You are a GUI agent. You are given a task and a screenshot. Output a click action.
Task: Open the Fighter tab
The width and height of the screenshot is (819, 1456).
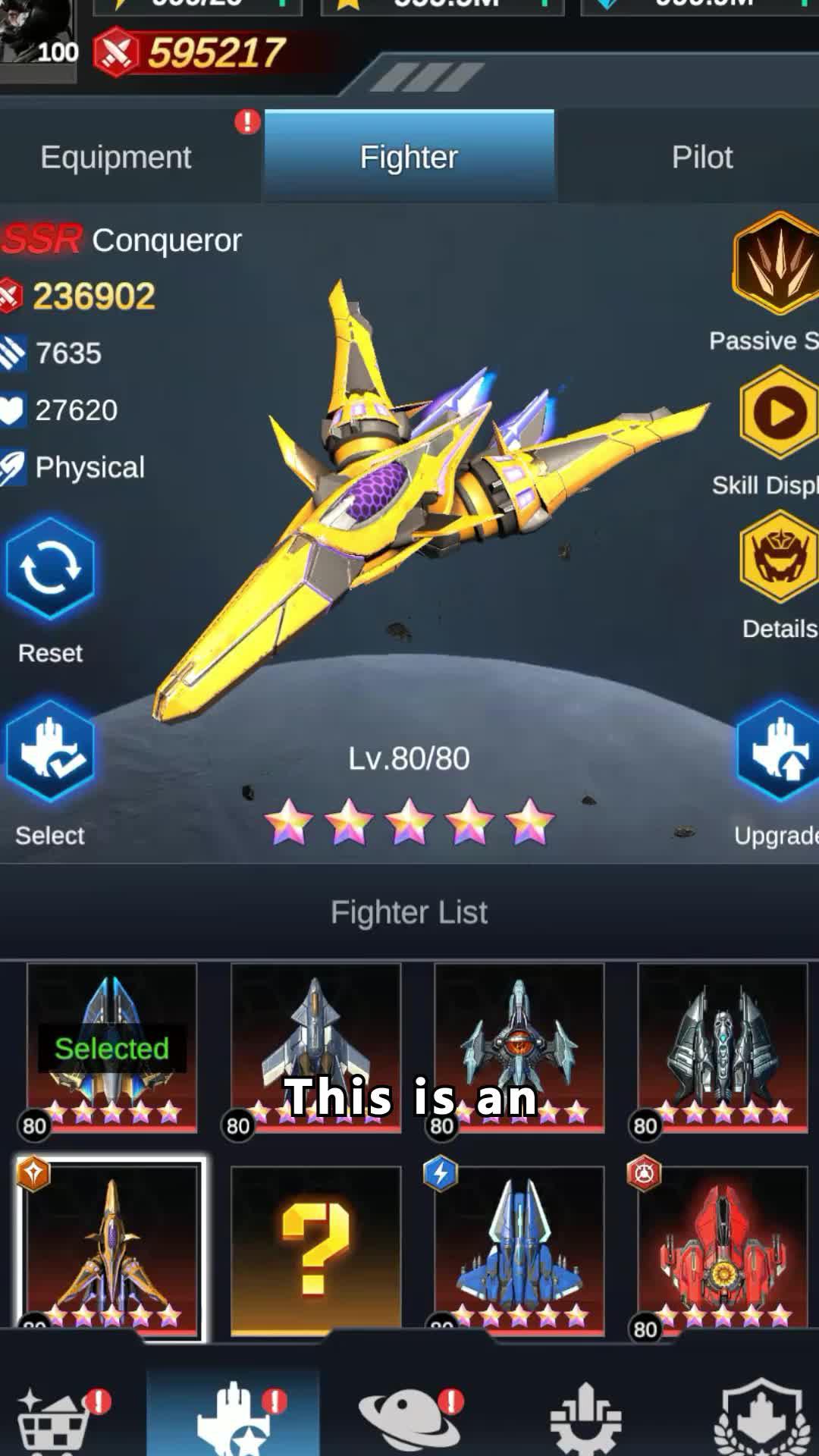tap(409, 157)
